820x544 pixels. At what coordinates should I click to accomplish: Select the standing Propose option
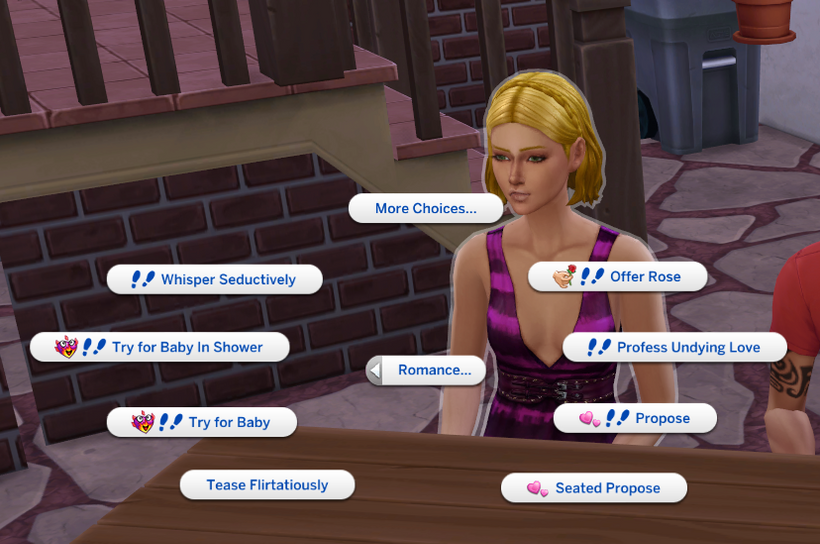pos(635,418)
